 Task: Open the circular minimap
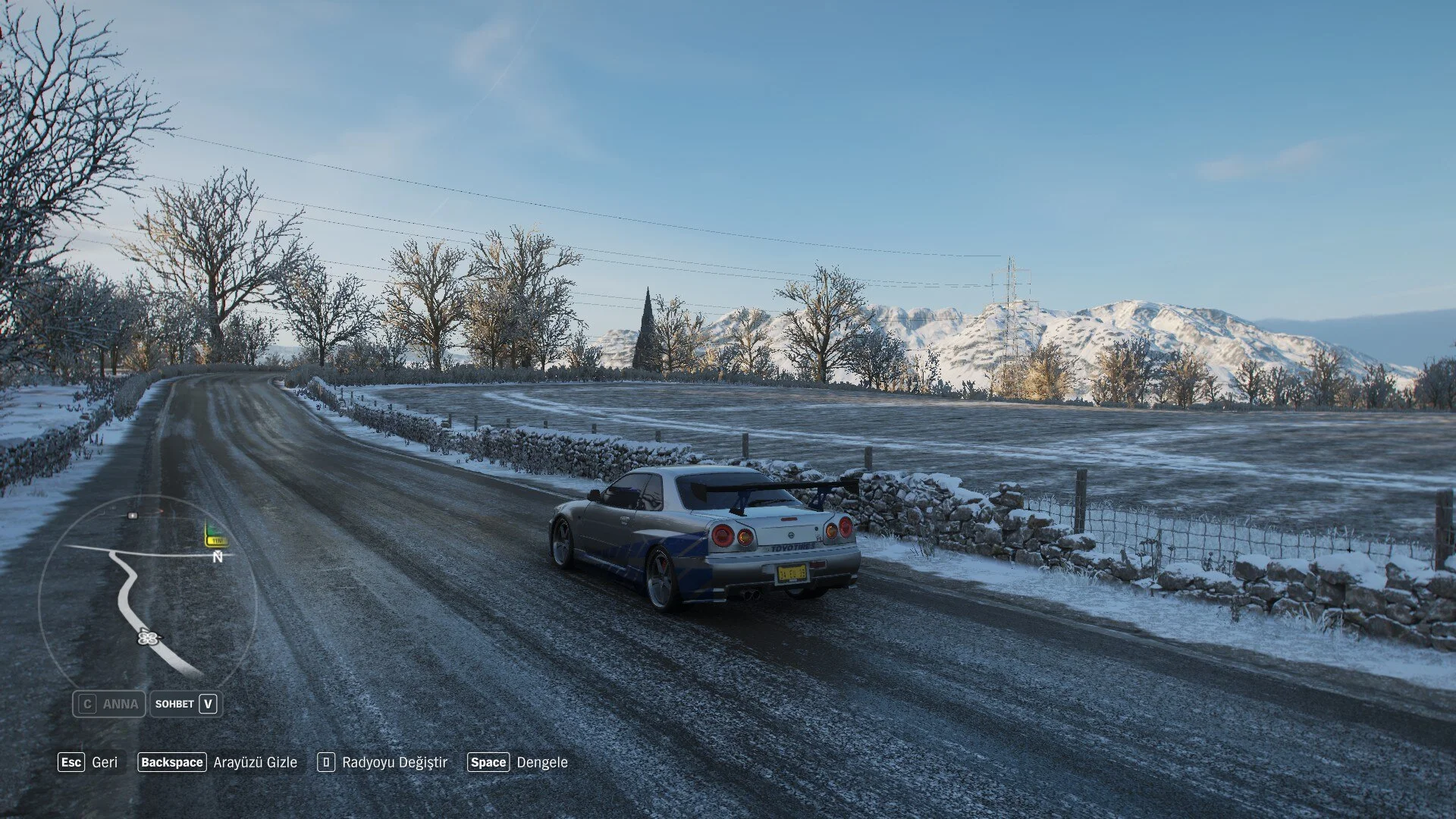pos(148,594)
